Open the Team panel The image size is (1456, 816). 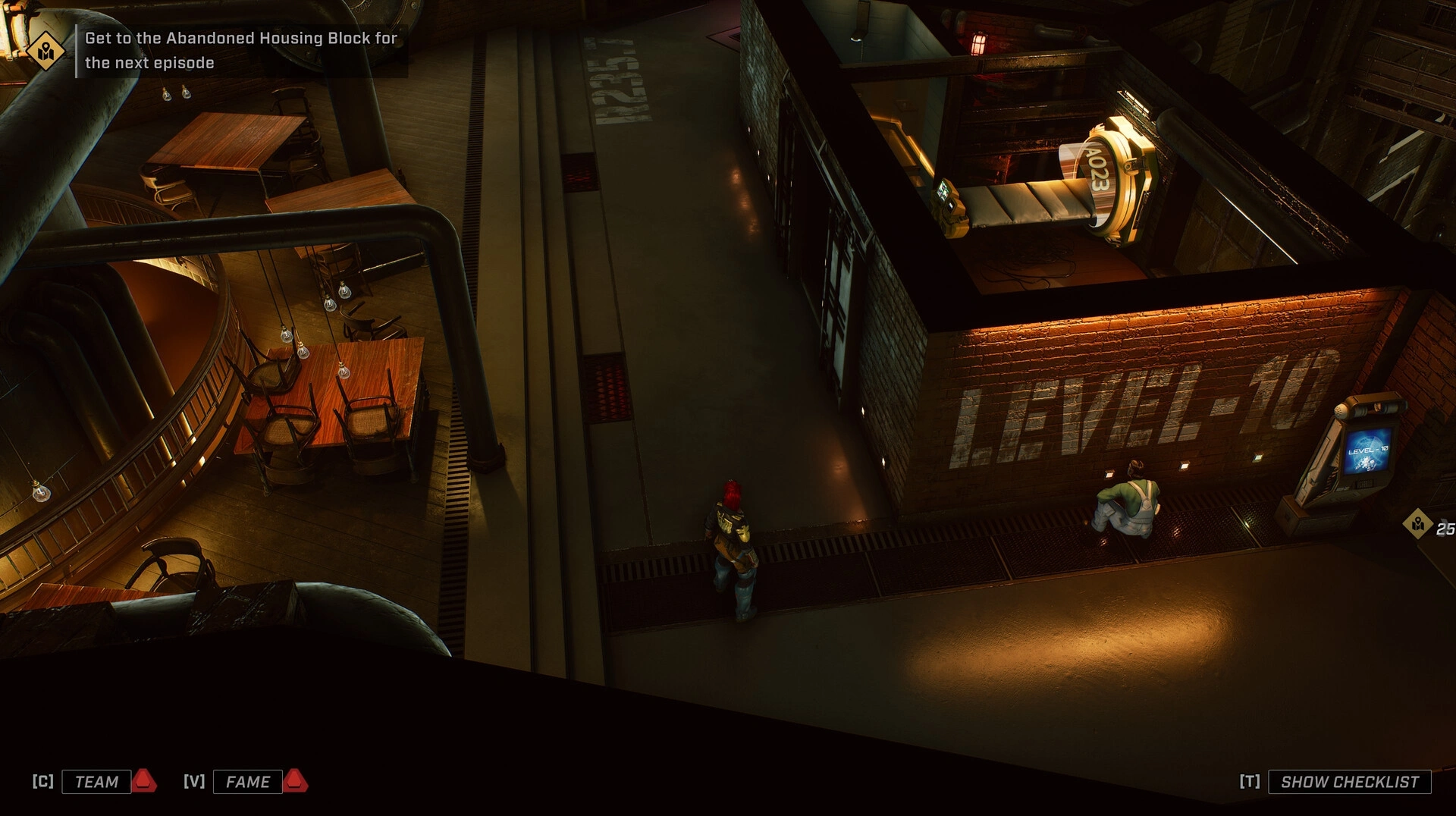pyautogui.click(x=96, y=782)
